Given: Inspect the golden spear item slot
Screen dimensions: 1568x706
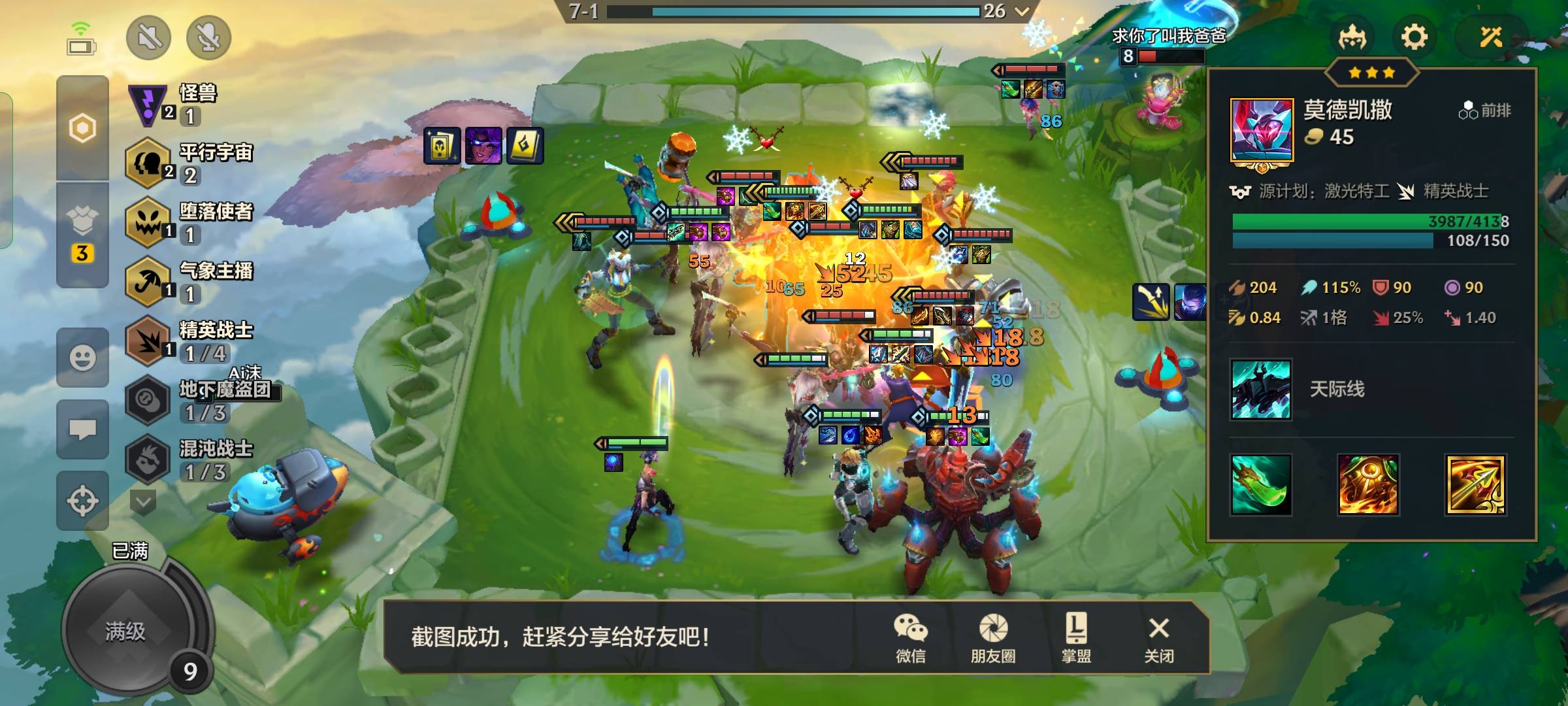Looking at the screenshot, I should tap(1475, 485).
